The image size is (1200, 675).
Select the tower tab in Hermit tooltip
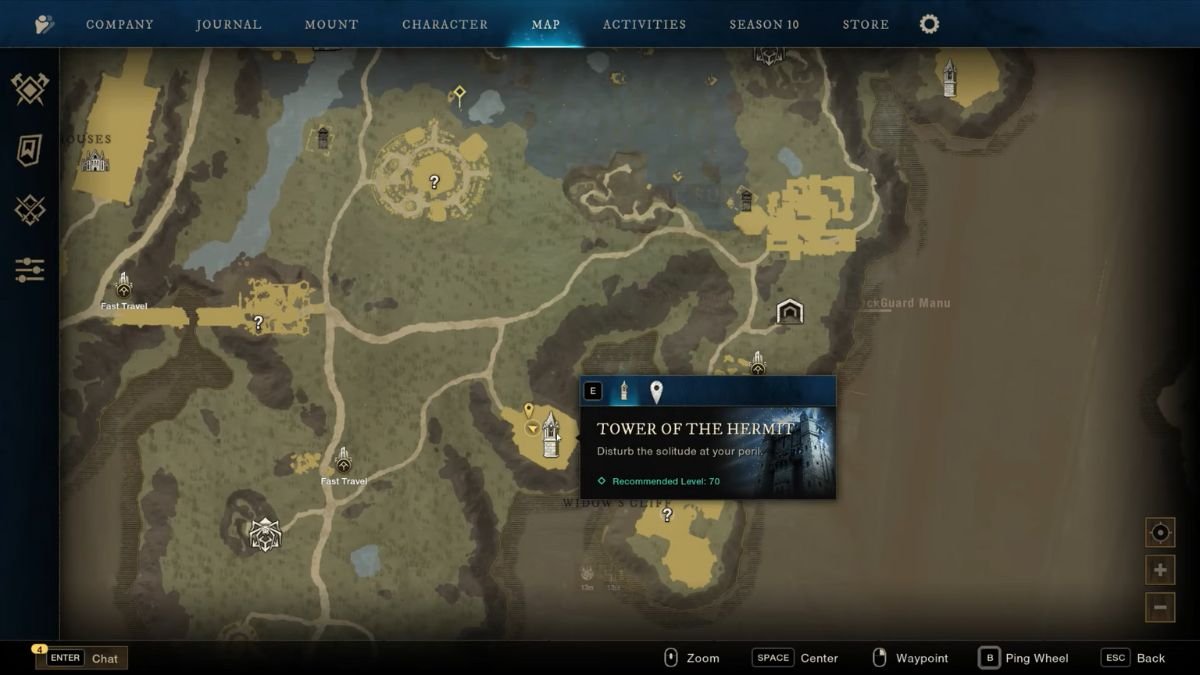pos(624,391)
